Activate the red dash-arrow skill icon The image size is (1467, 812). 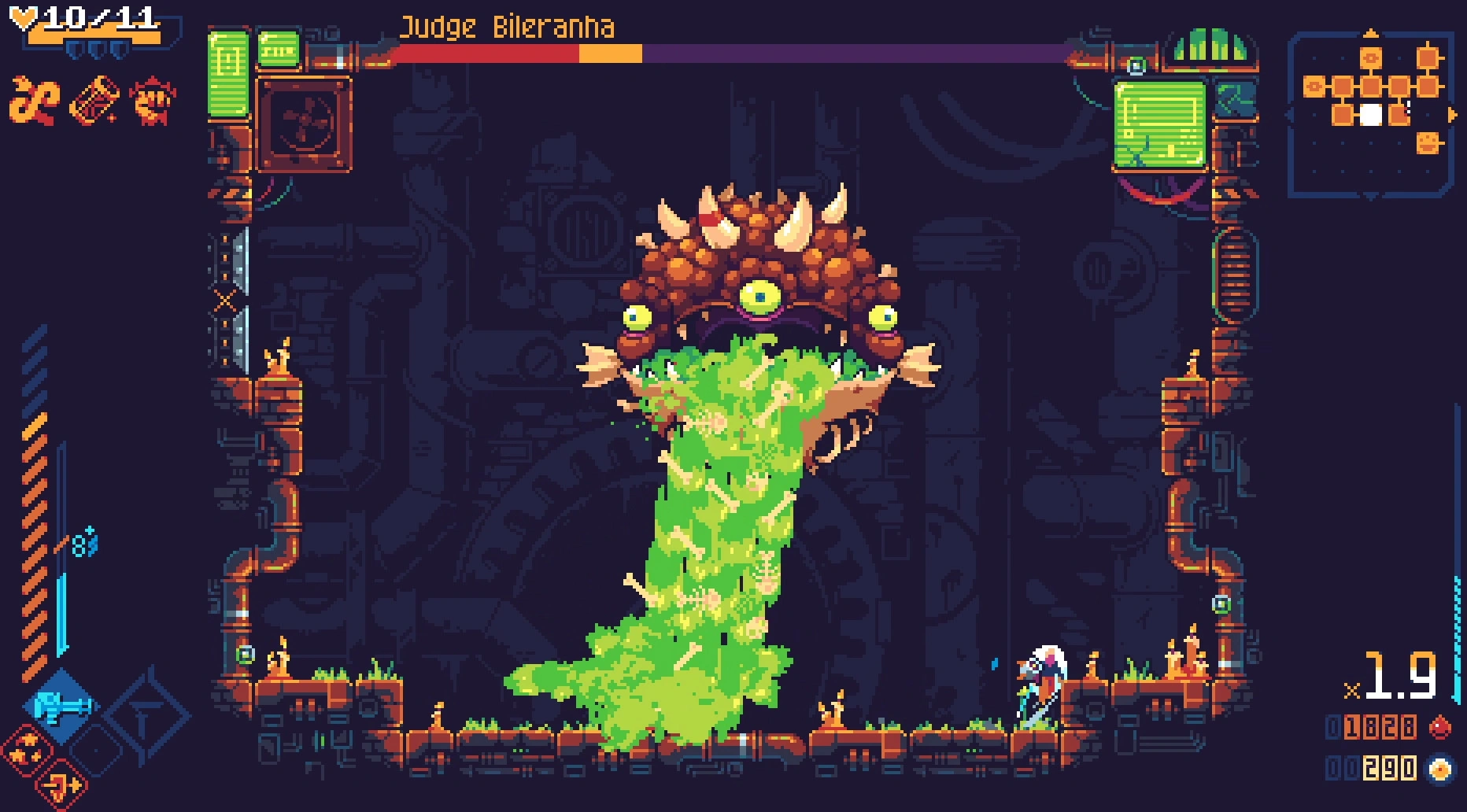coord(61,784)
